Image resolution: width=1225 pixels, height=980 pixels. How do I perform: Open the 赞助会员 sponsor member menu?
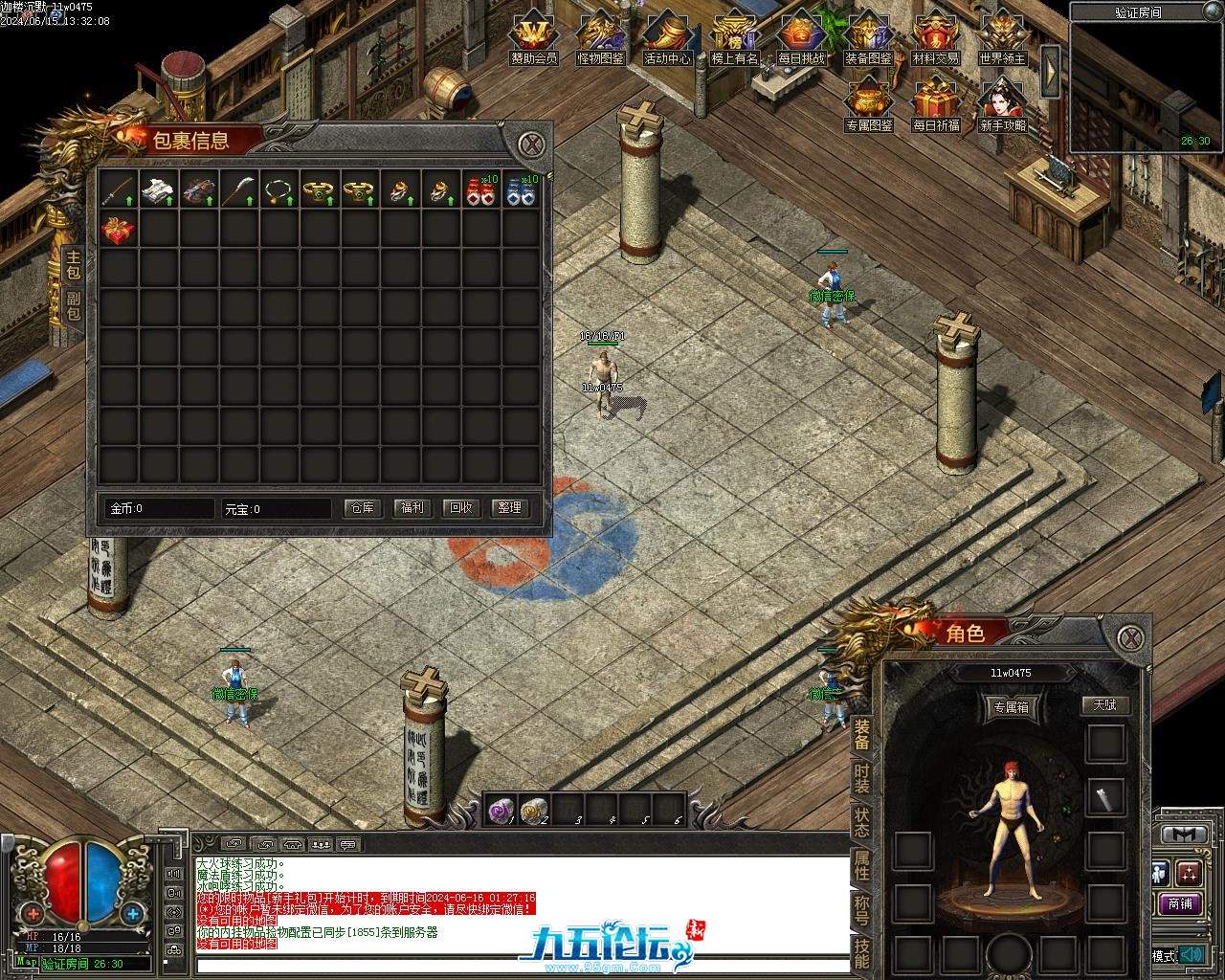(x=533, y=38)
